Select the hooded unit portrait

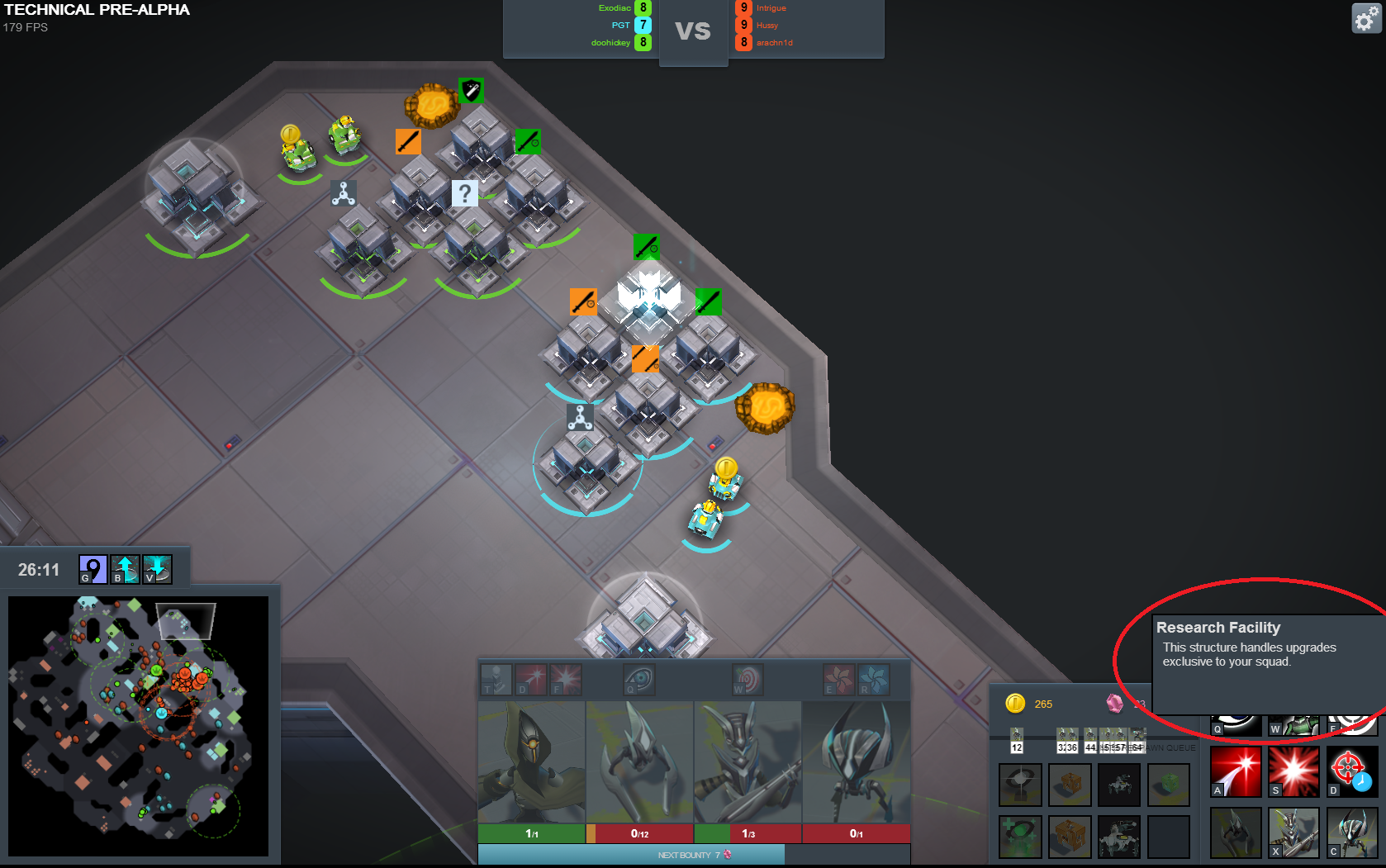click(531, 761)
